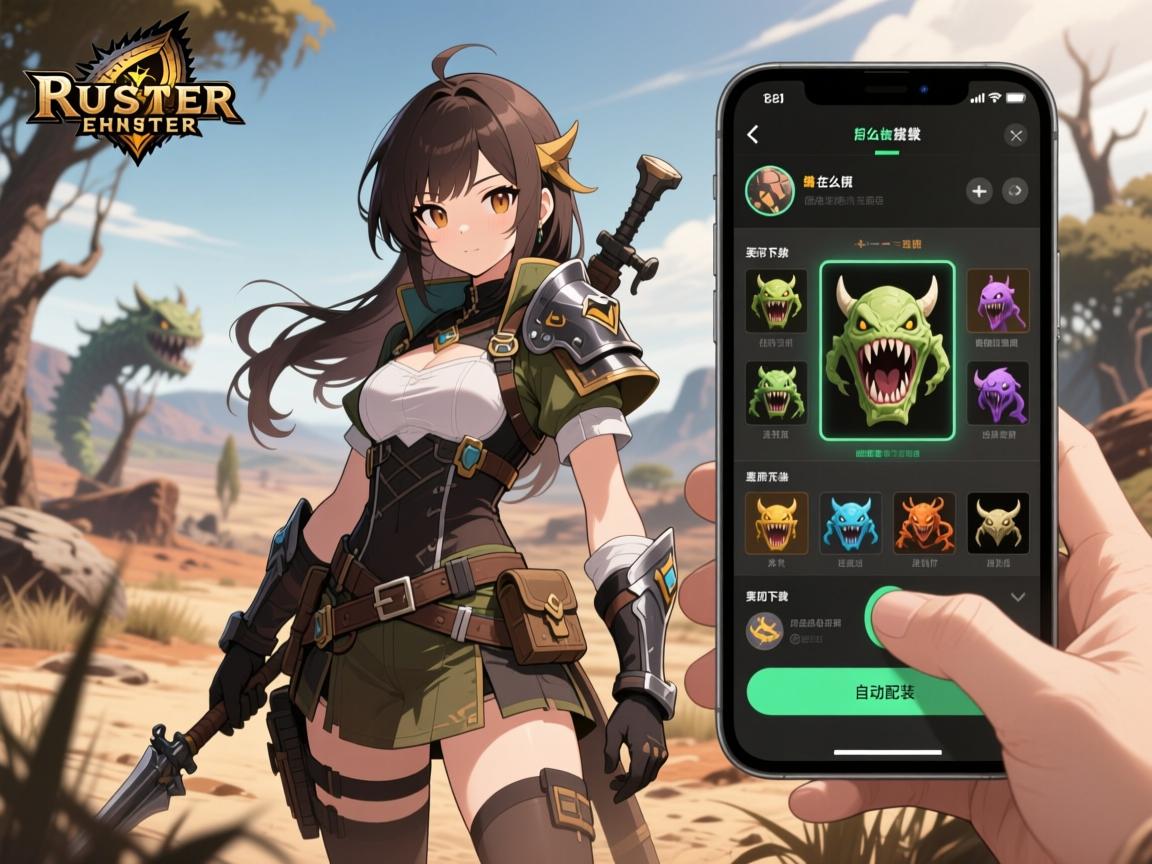Viewport: 1152px width, 864px height.
Task: Choose the pale bone skull monster tile
Action: [998, 523]
